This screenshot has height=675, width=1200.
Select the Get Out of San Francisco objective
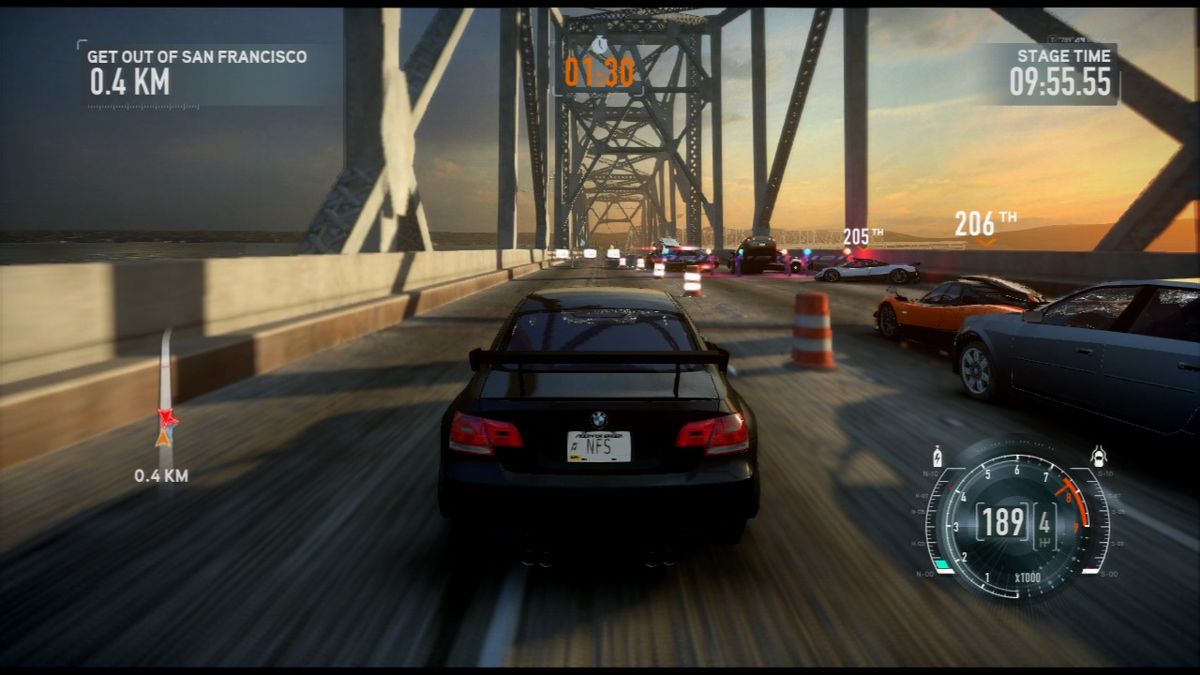196,58
